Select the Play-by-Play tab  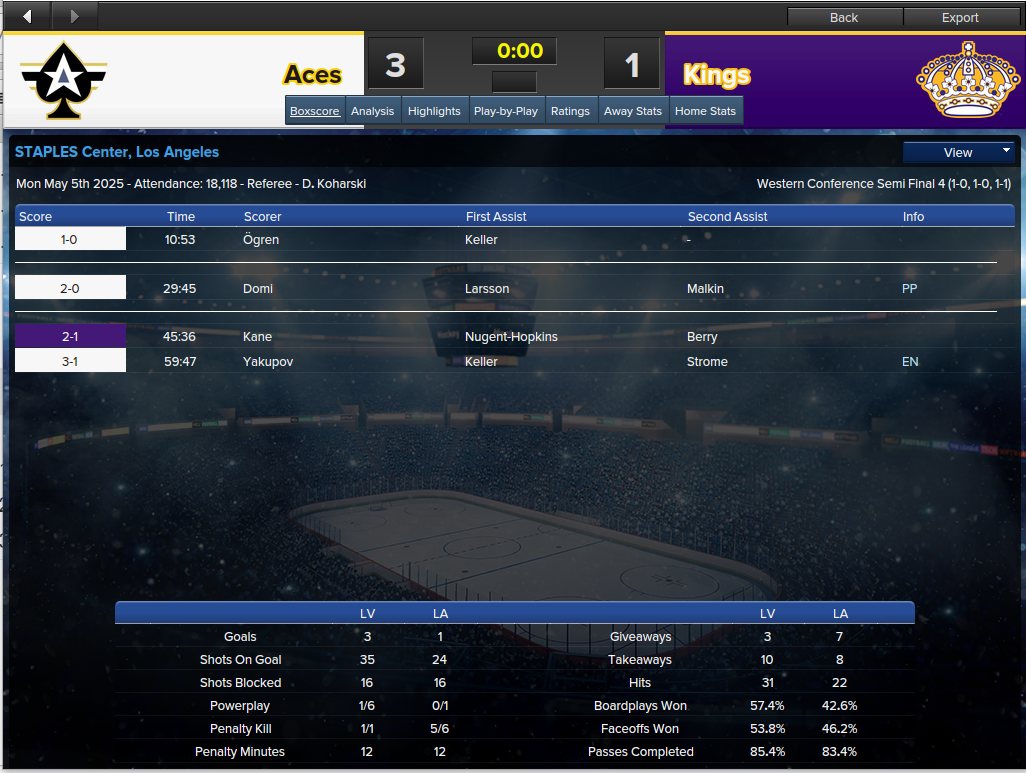(x=506, y=111)
